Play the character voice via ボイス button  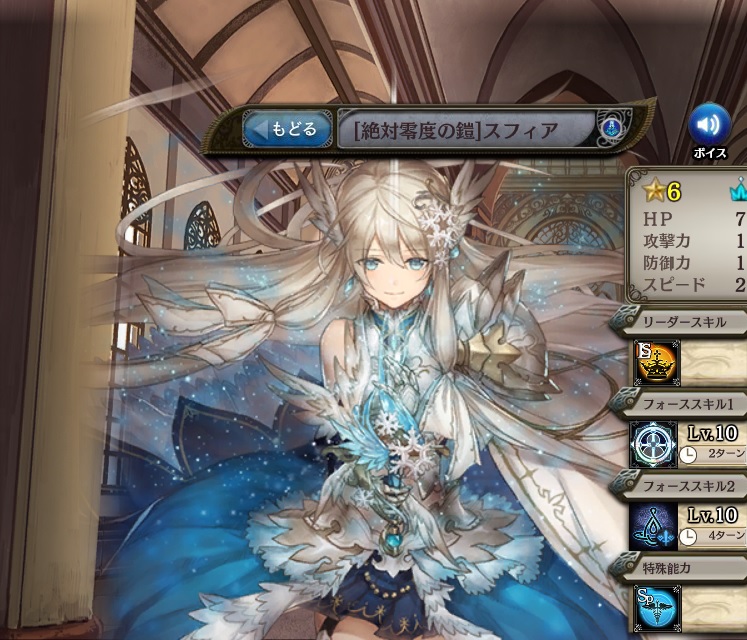click(708, 125)
